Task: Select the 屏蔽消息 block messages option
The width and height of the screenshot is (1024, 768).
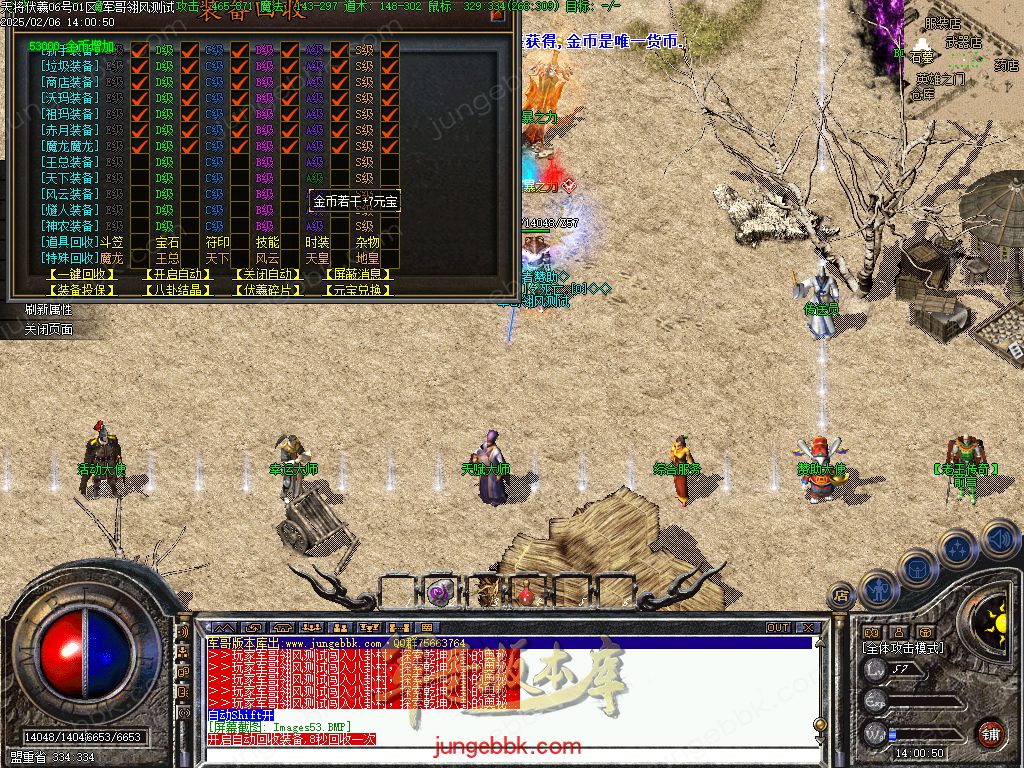Action: 358,274
